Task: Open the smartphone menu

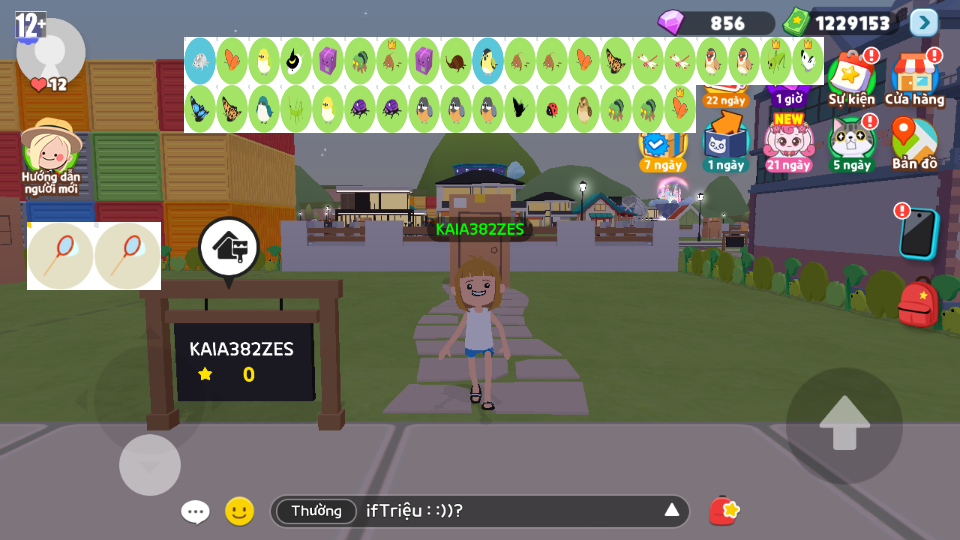Action: (918, 233)
